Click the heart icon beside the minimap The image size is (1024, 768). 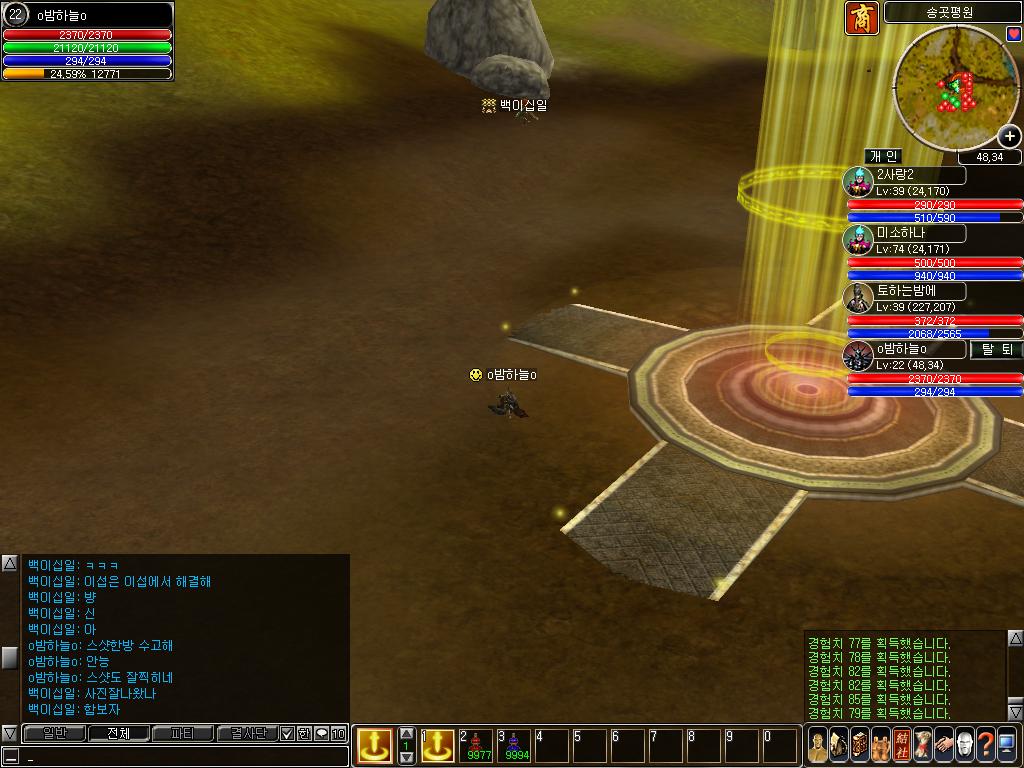click(1013, 34)
